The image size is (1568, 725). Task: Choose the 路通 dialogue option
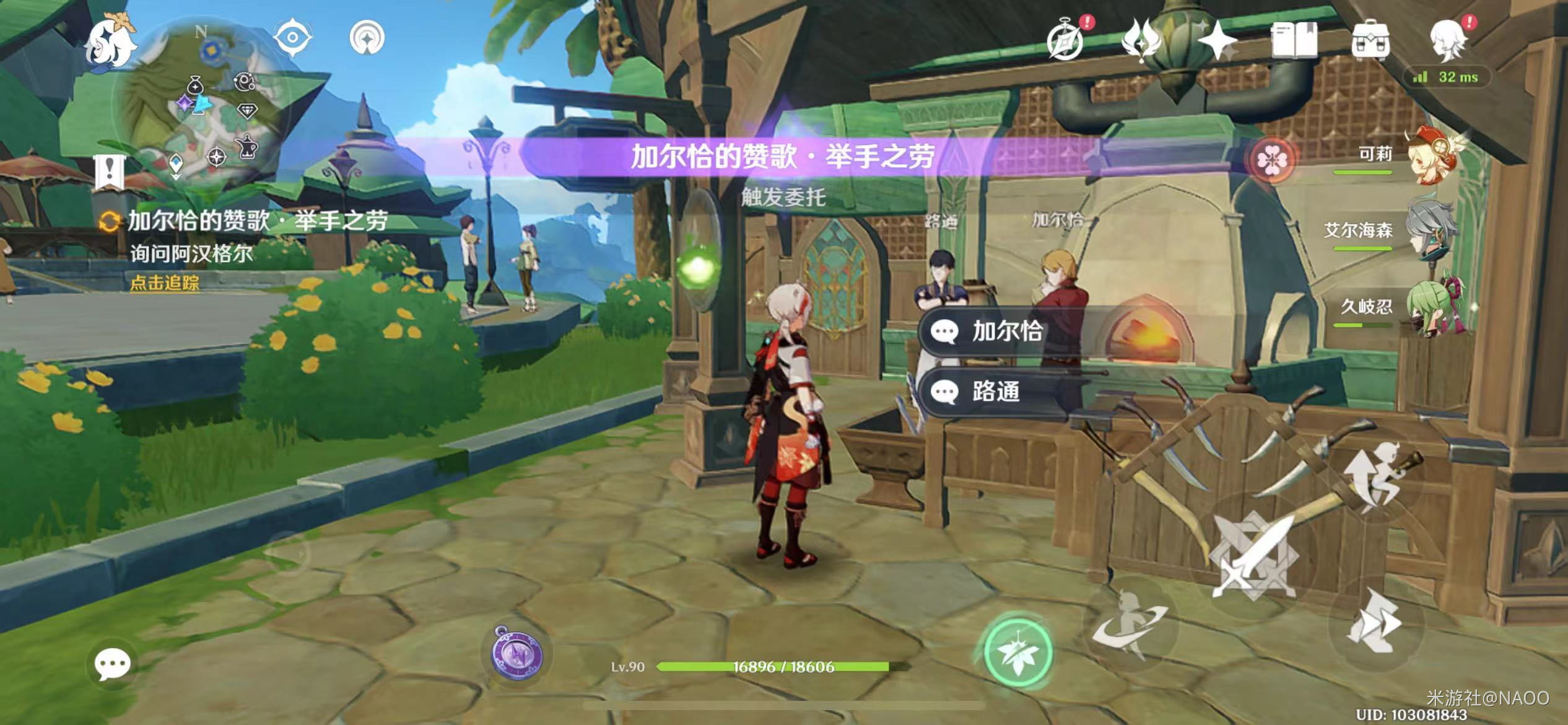point(997,392)
